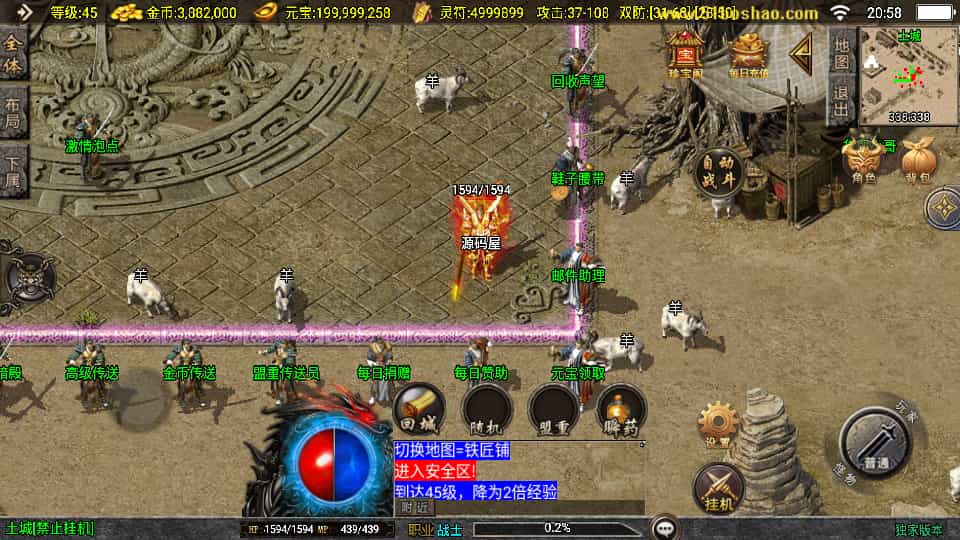Select the 全体 tab
The width and height of the screenshot is (960, 540).
tap(13, 56)
